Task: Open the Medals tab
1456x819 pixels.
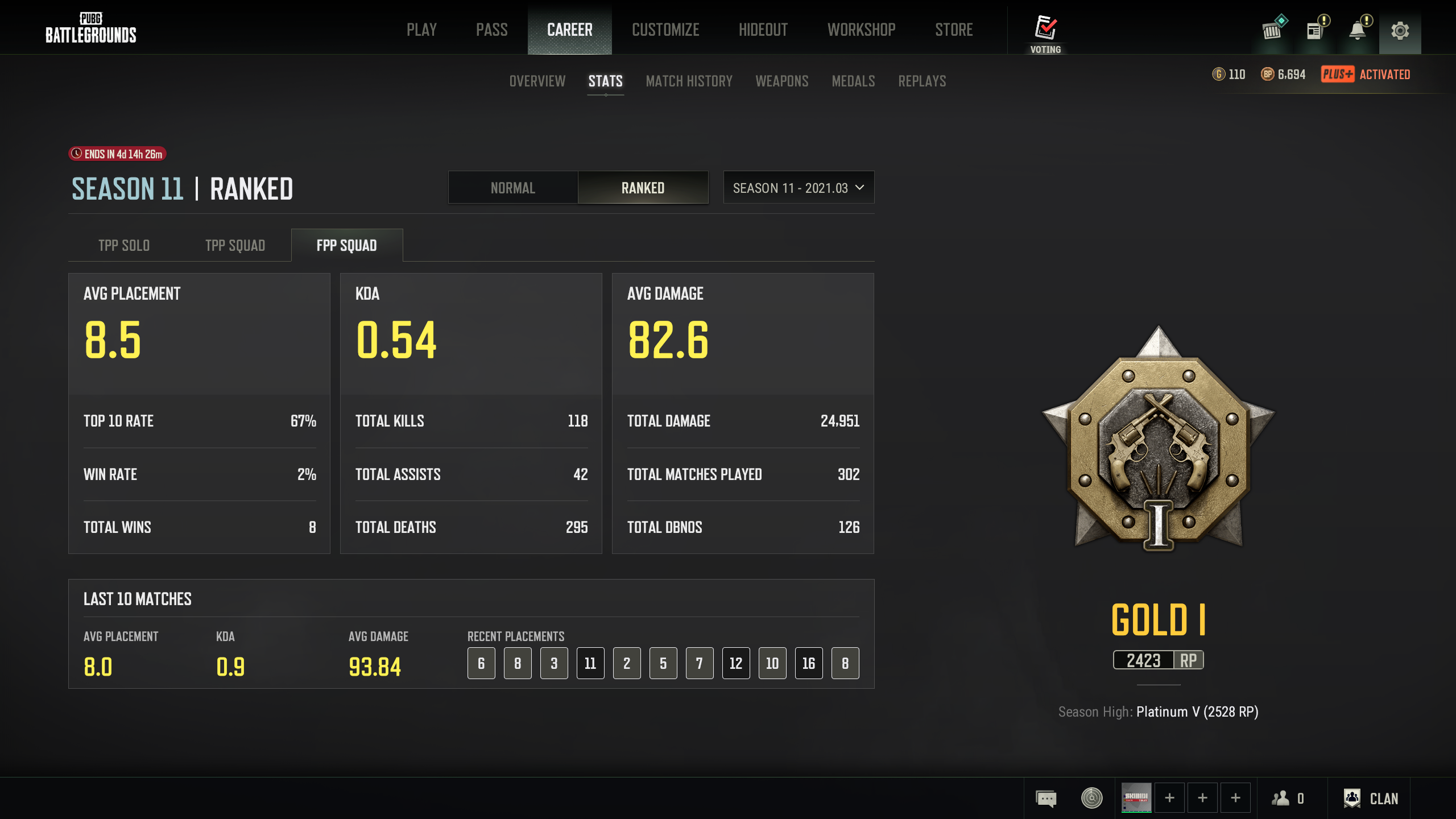Action: click(853, 81)
